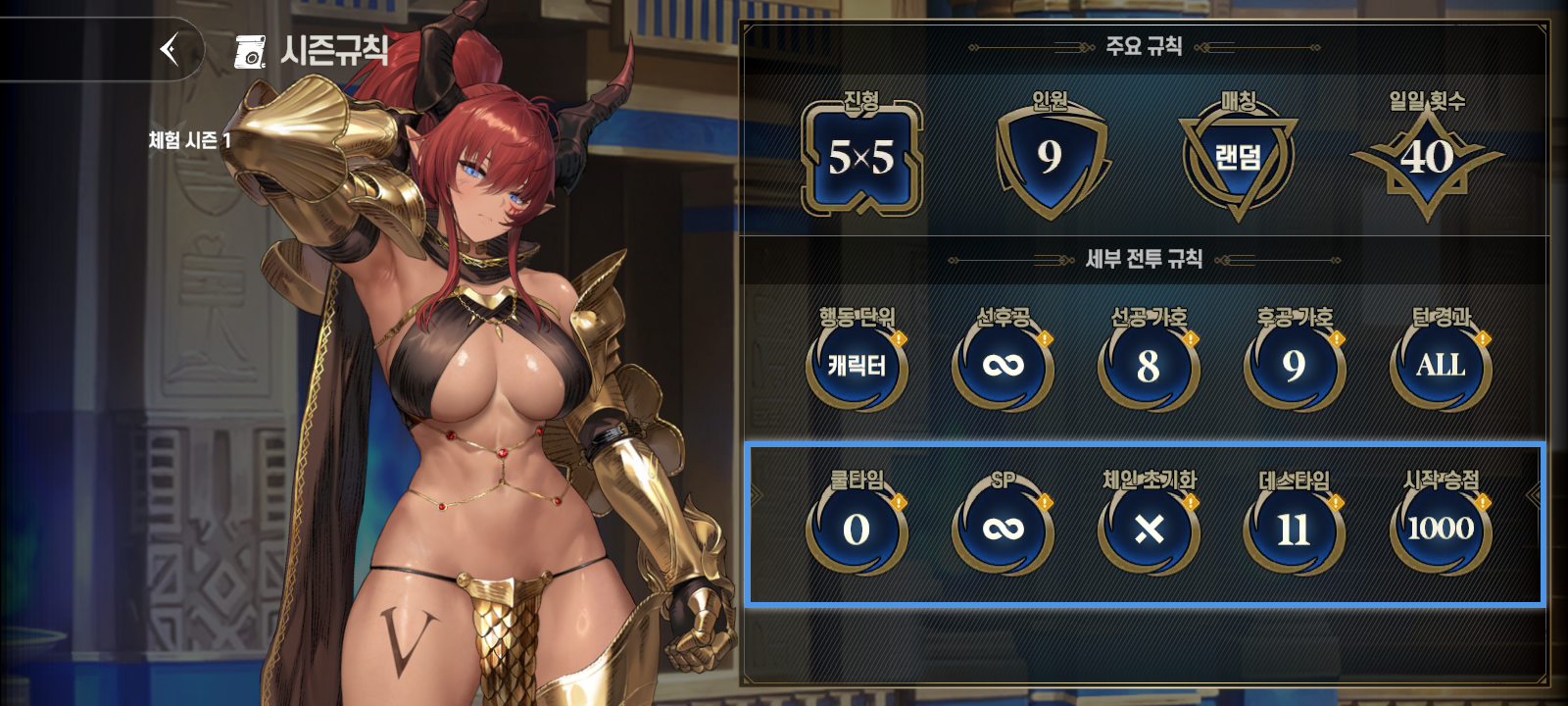This screenshot has height=706, width=1568.
Task: Select the 선후공 infinity rule emblem
Action: (1003, 368)
